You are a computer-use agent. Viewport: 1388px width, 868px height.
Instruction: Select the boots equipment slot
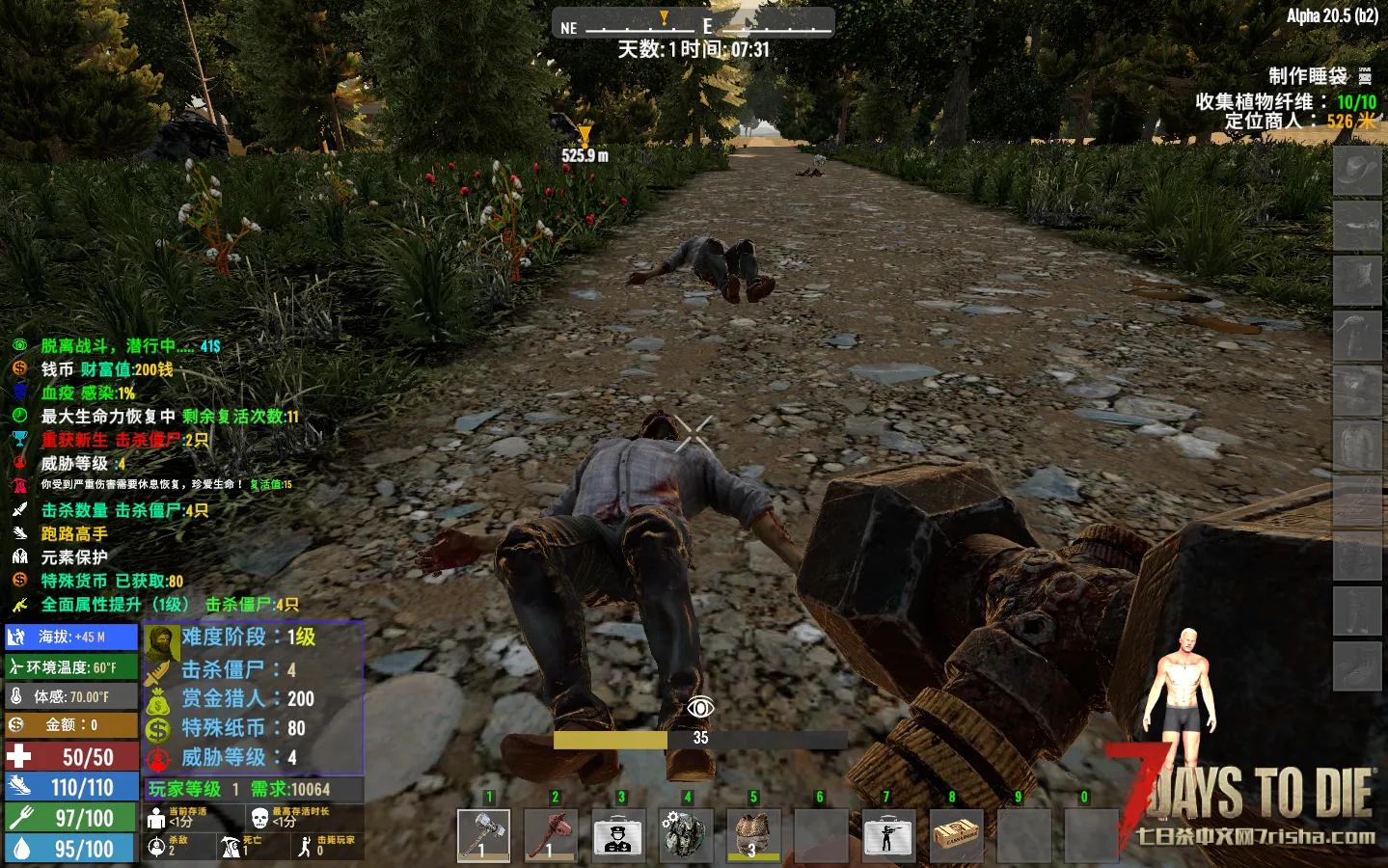point(1356,665)
